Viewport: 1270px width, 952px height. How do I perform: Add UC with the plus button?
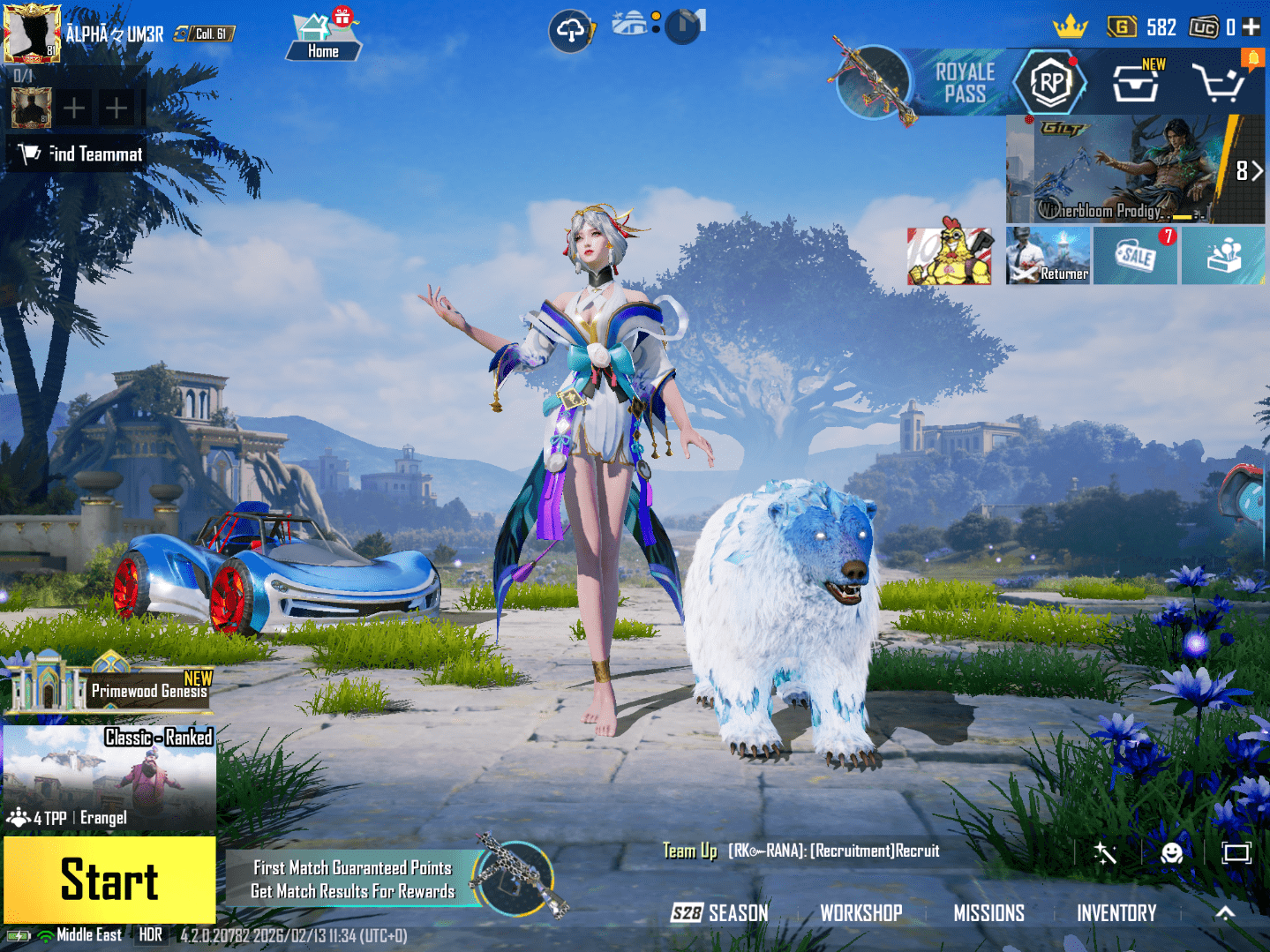tap(1251, 27)
